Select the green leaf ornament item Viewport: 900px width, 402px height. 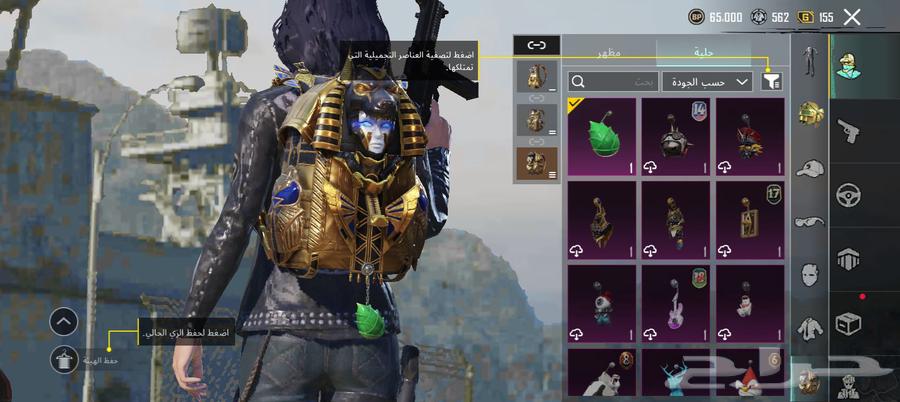tap(601, 137)
